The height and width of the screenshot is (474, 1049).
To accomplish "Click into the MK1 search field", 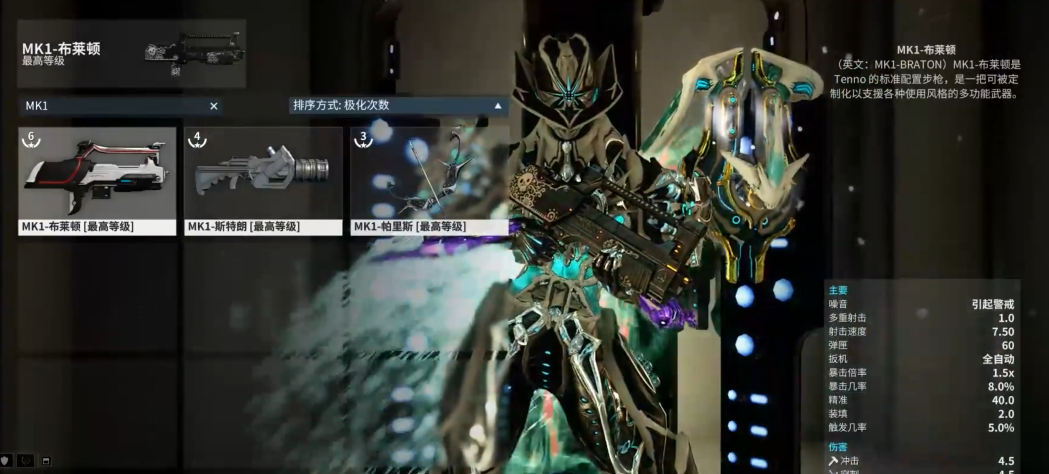I will tap(110, 105).
